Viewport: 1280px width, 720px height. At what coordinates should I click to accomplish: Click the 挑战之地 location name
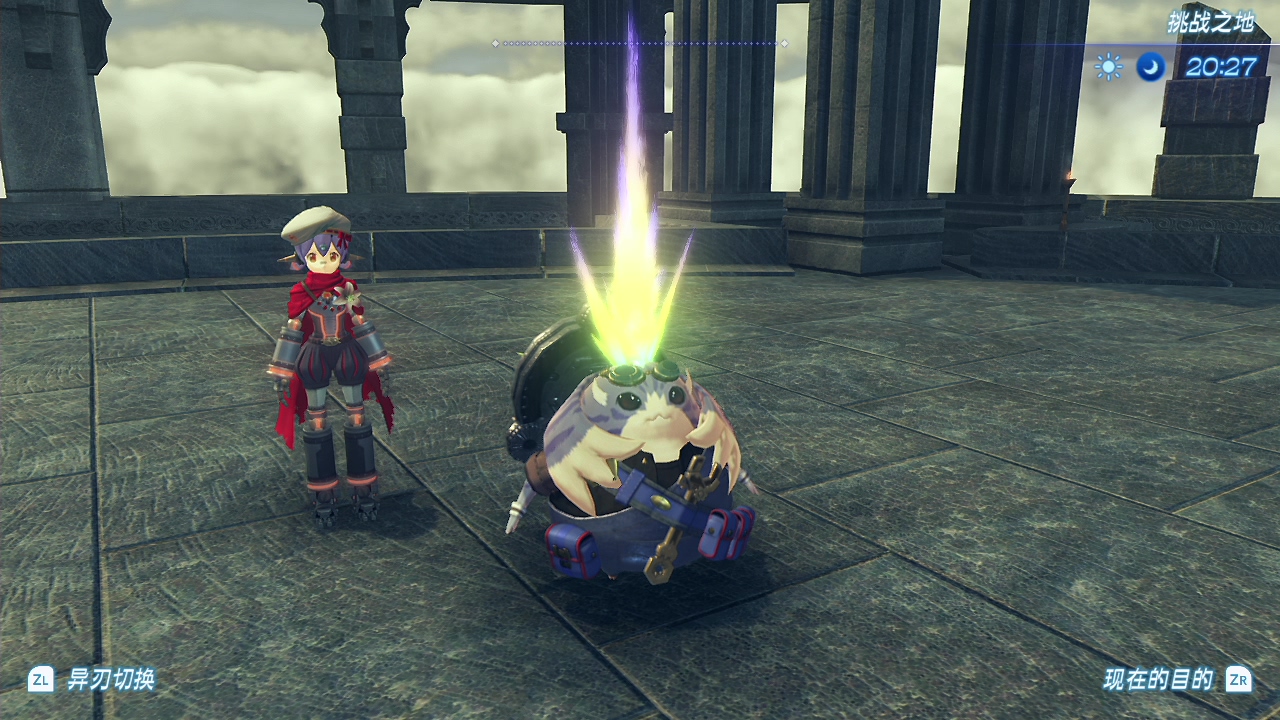tap(1210, 23)
